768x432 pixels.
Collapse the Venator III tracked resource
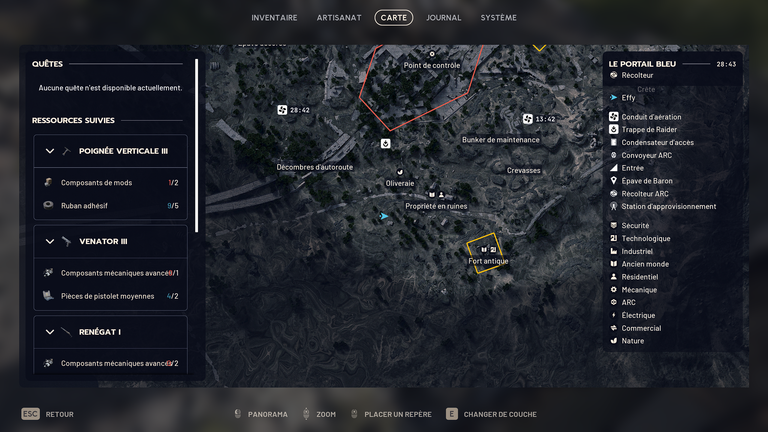50,241
